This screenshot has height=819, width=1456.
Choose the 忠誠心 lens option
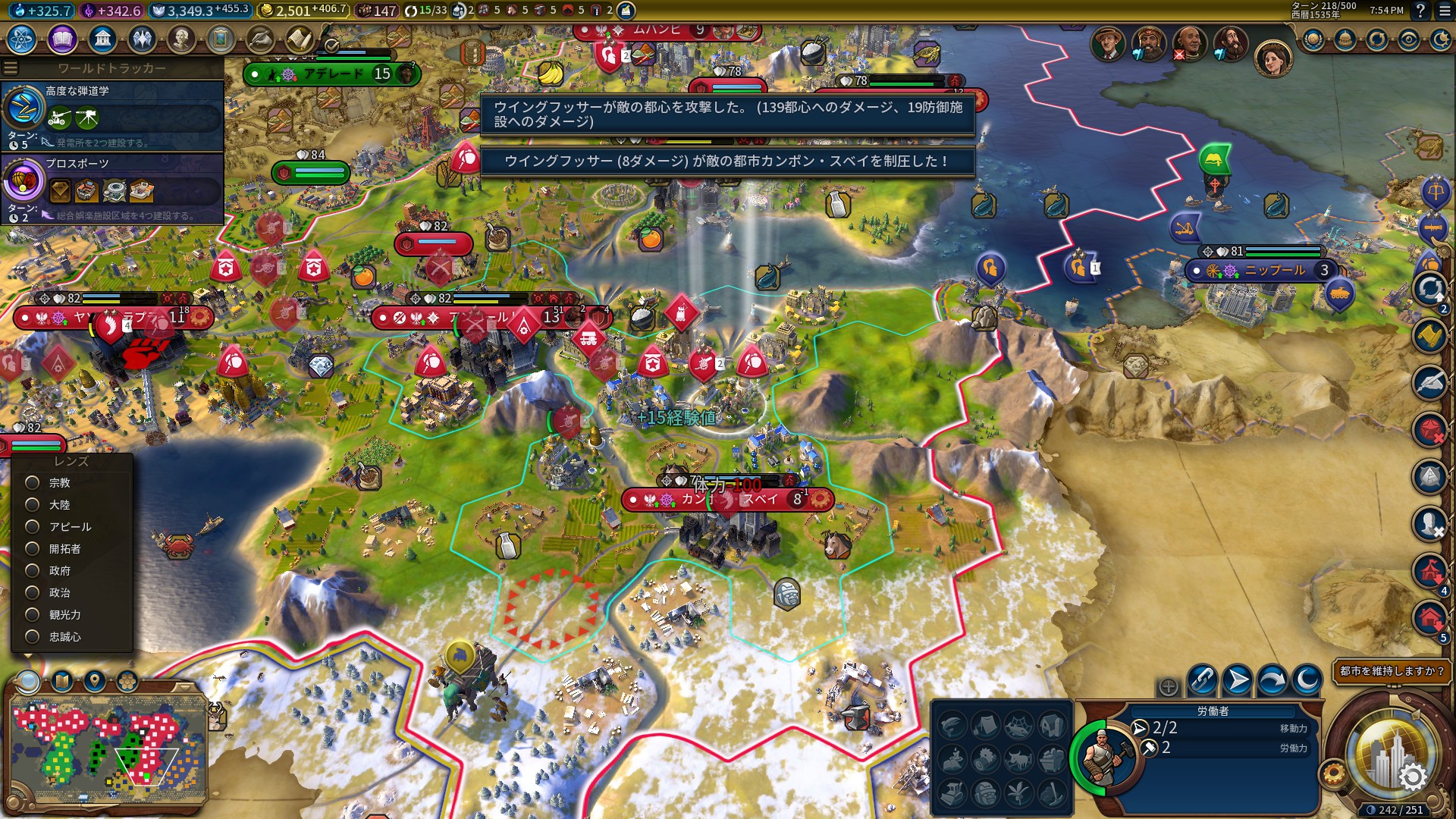[x=33, y=636]
